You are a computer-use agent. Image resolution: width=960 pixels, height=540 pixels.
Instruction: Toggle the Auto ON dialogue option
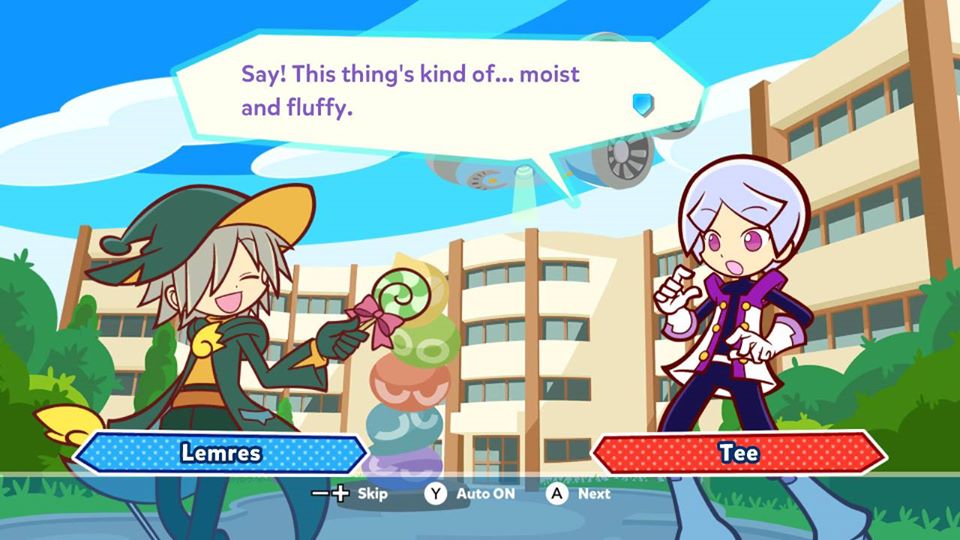click(470, 493)
